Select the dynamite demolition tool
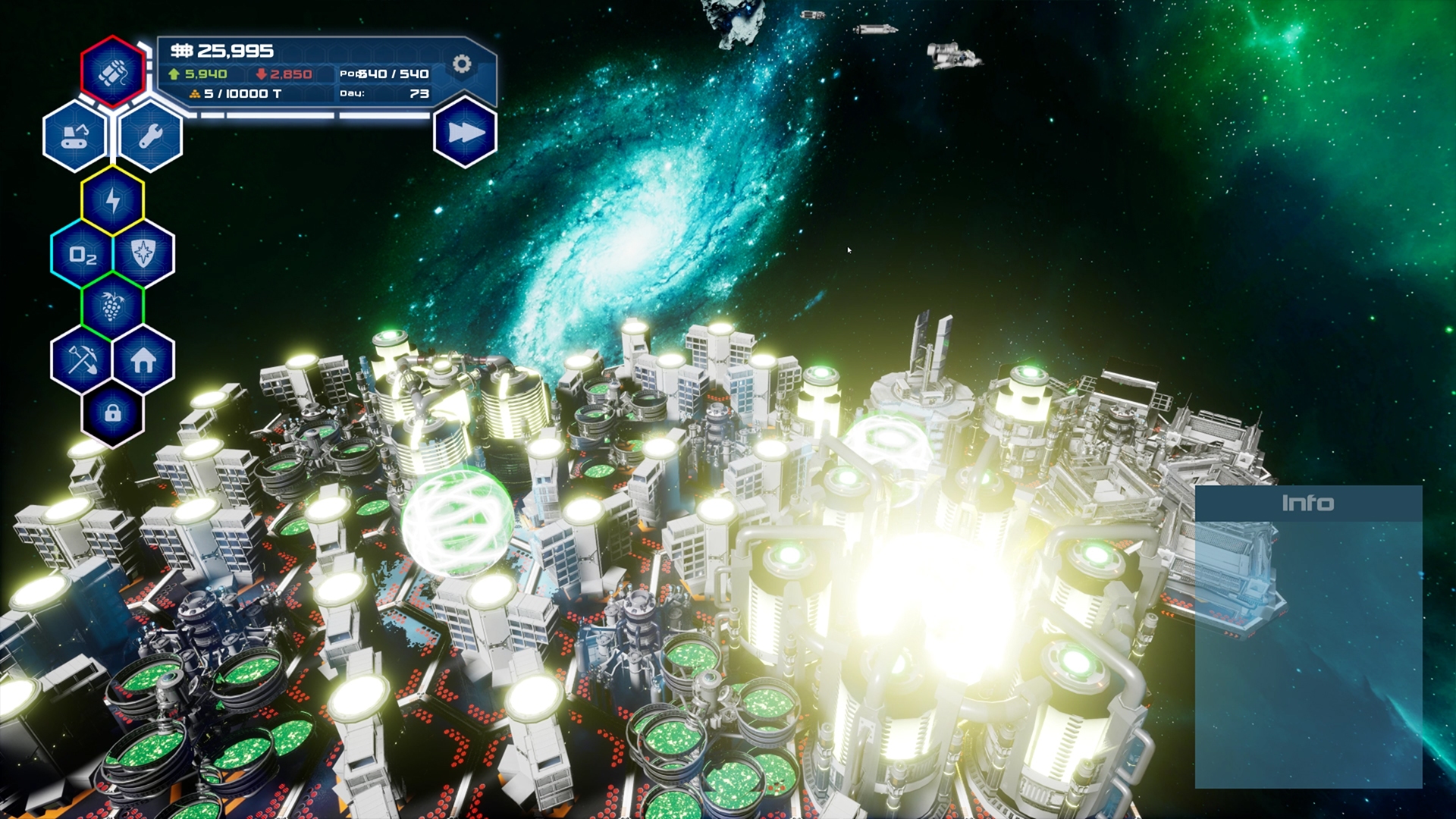Image resolution: width=1456 pixels, height=819 pixels. 112,73
